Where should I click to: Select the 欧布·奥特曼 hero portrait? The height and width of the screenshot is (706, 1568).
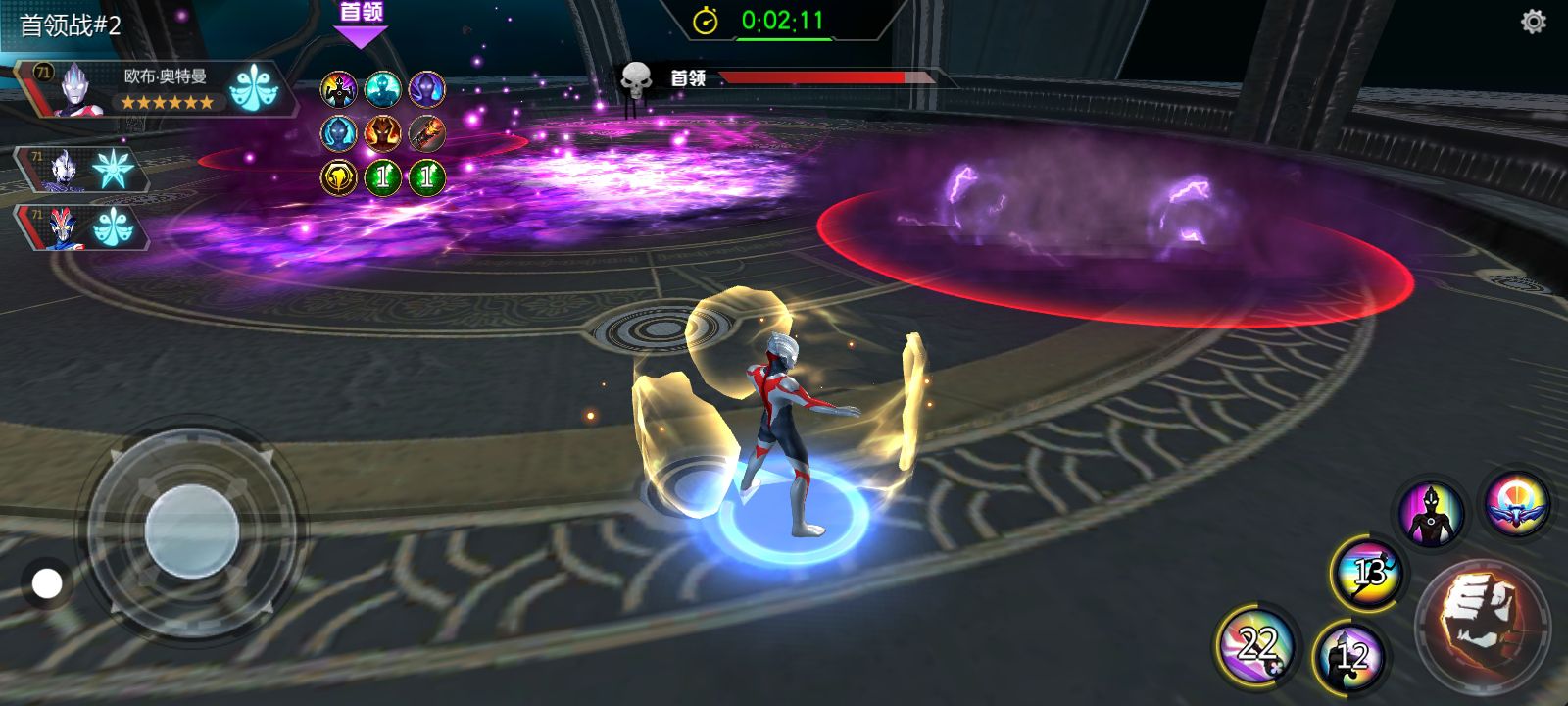[76, 89]
